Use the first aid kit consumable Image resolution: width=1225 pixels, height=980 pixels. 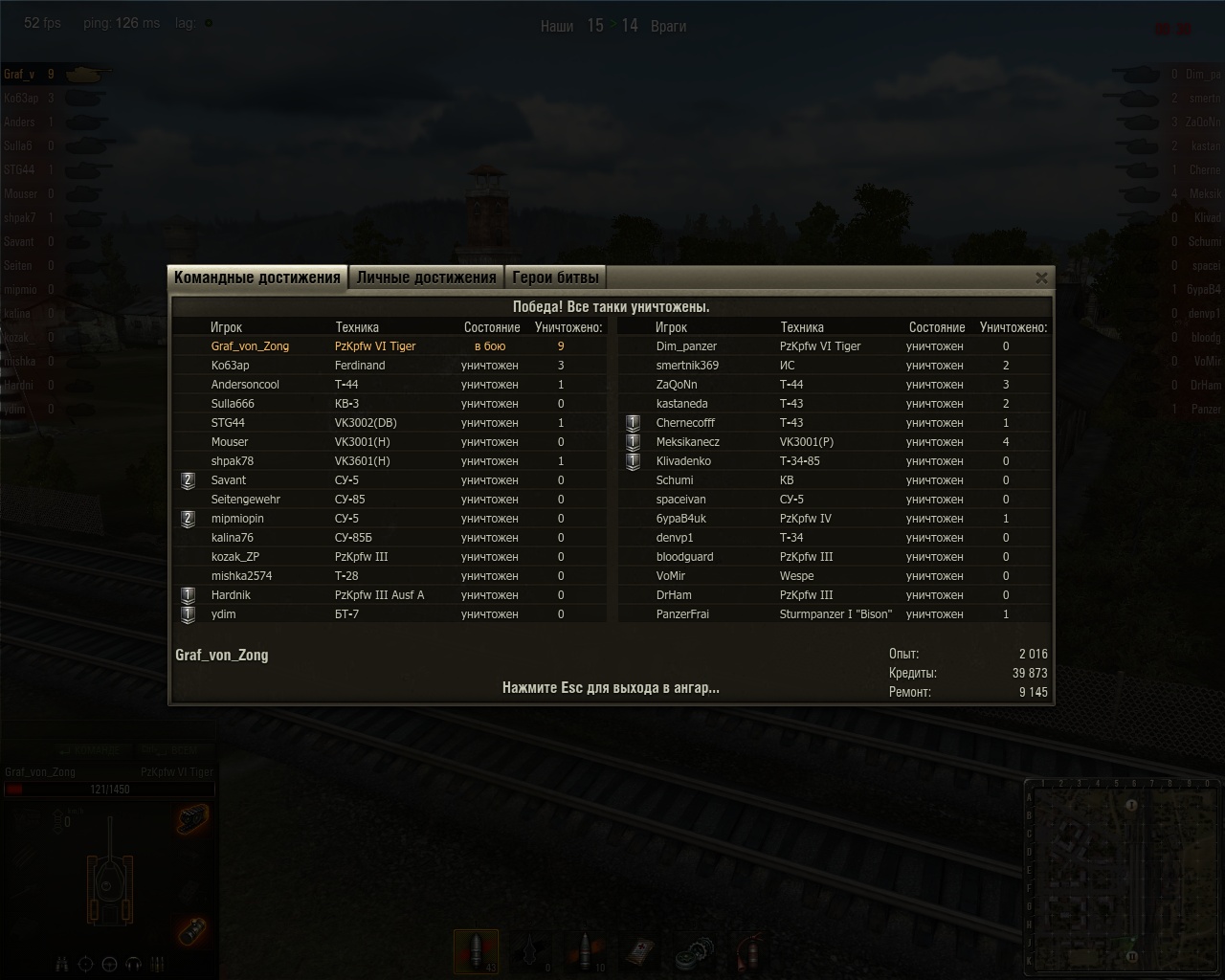[x=639, y=953]
